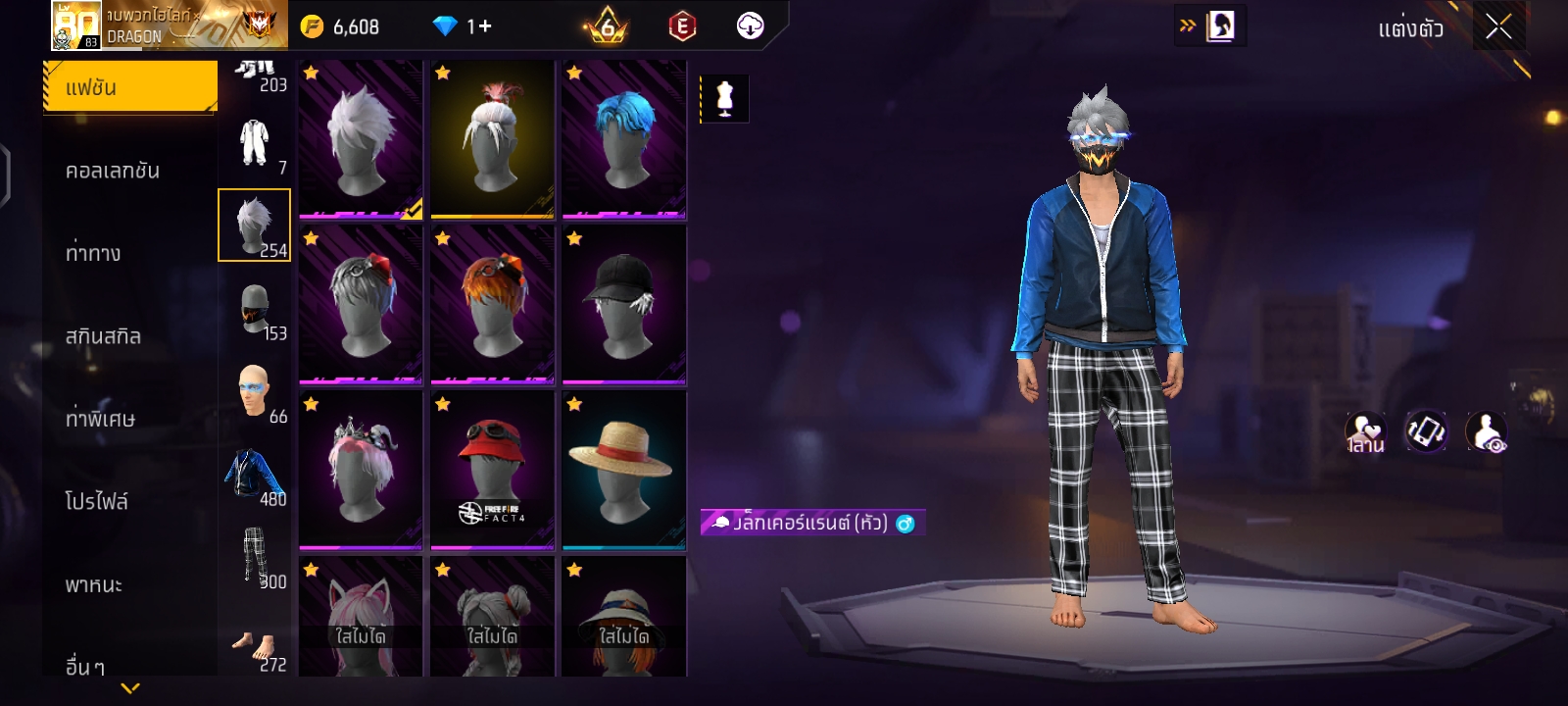Select the white spiky hair item

pos(361,139)
